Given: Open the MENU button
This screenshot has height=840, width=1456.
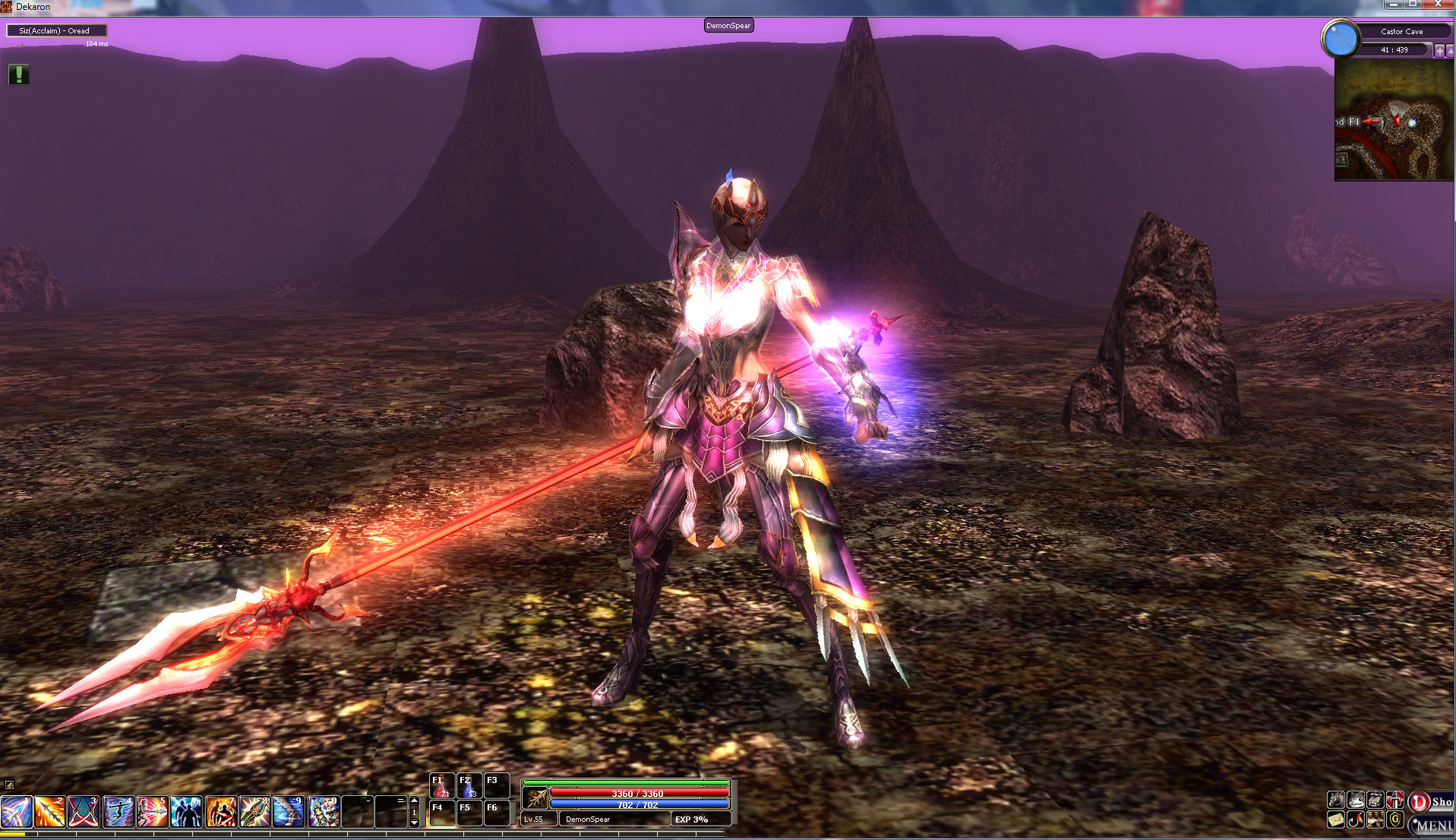Looking at the screenshot, I should [1432, 825].
